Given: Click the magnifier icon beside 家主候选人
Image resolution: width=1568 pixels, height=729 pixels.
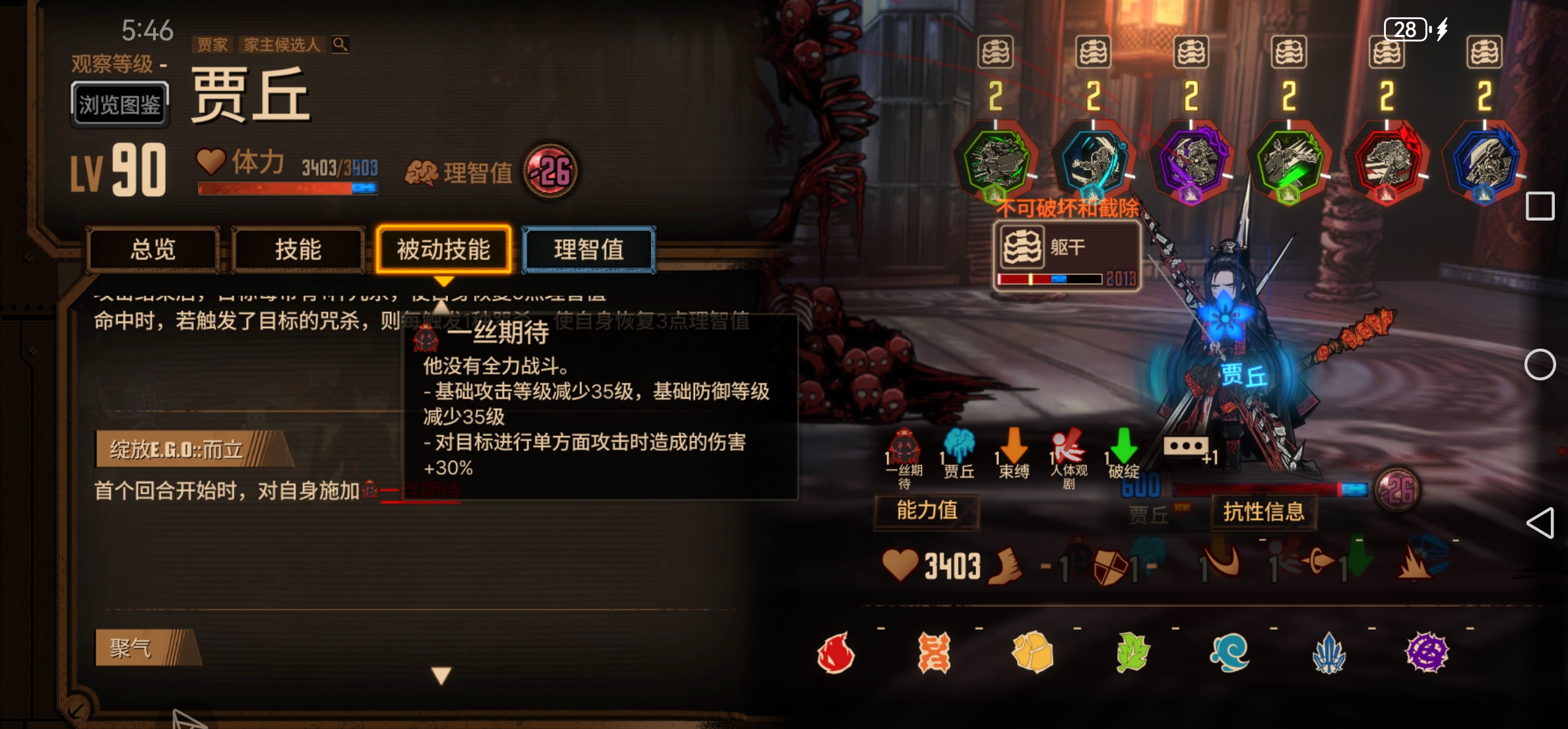Looking at the screenshot, I should click(340, 46).
